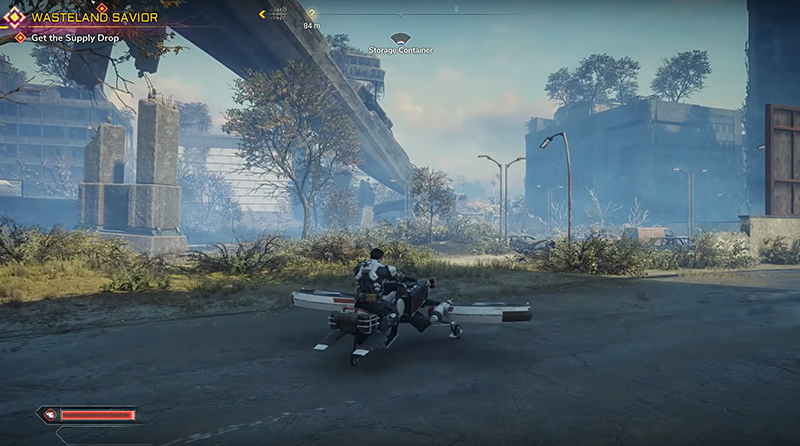Click the Storage Container waypoint marker
800x446 pixels.
(x=400, y=39)
